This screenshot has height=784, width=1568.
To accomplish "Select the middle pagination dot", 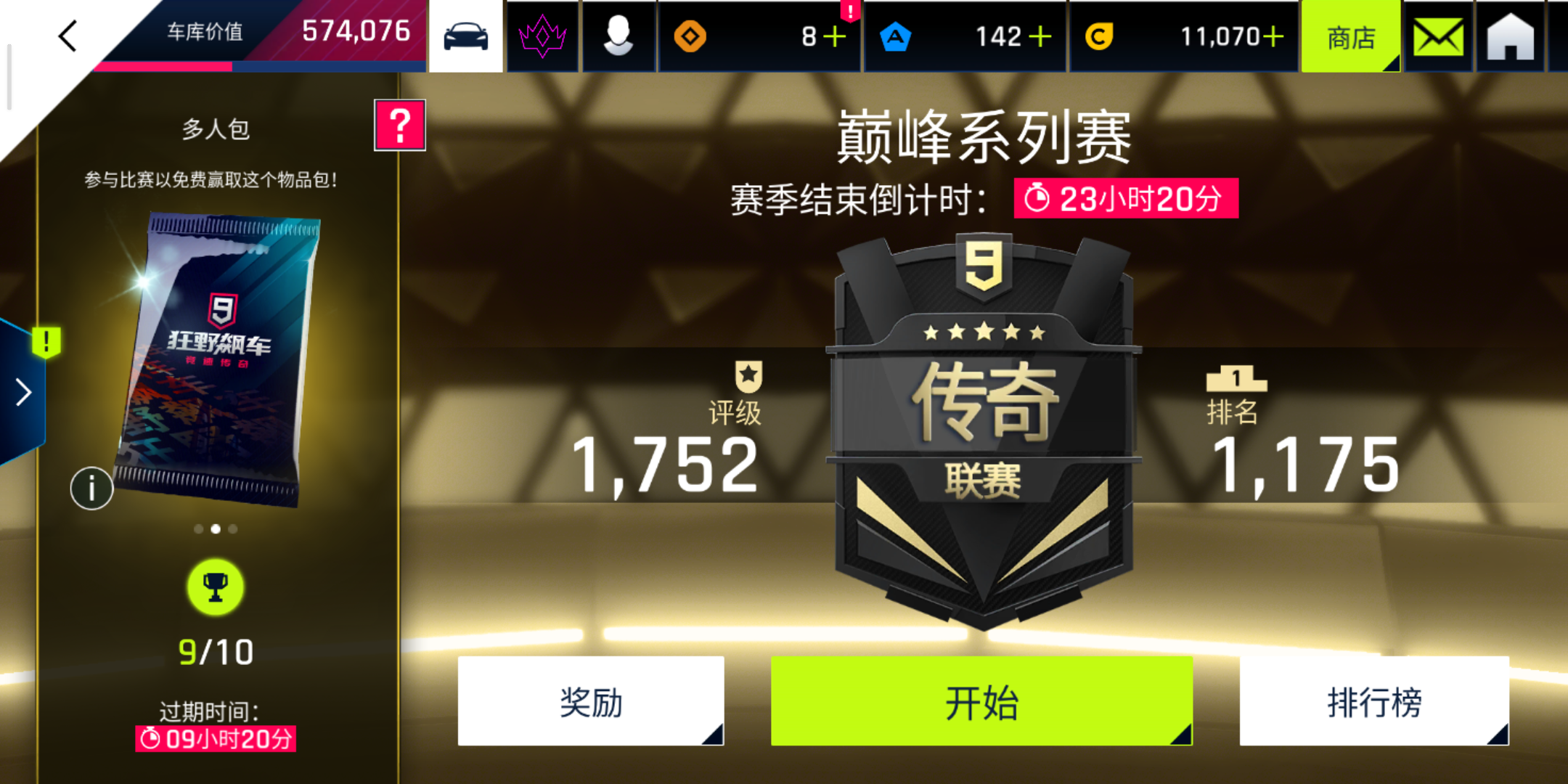I will [214, 528].
